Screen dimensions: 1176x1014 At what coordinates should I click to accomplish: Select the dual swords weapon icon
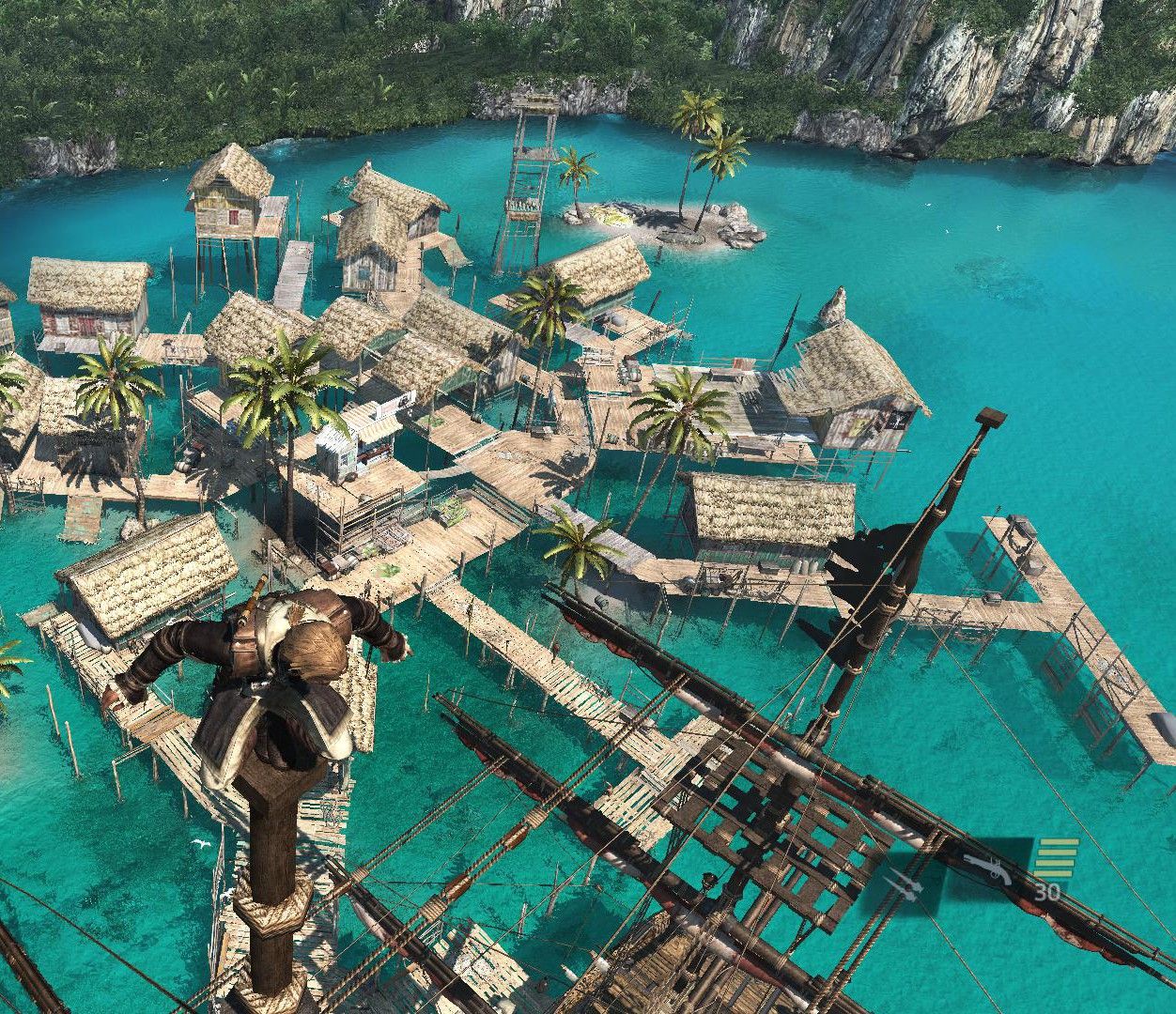point(904,882)
